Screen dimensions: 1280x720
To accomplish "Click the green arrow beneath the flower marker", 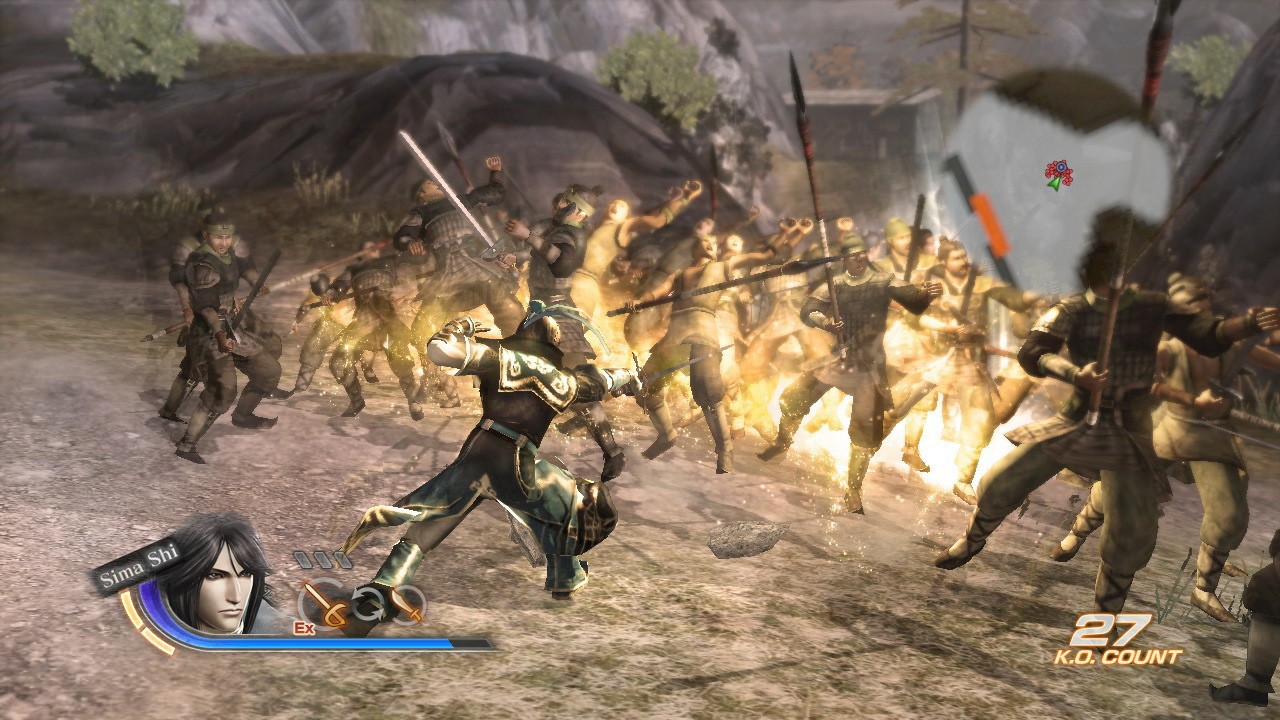I will (1054, 184).
